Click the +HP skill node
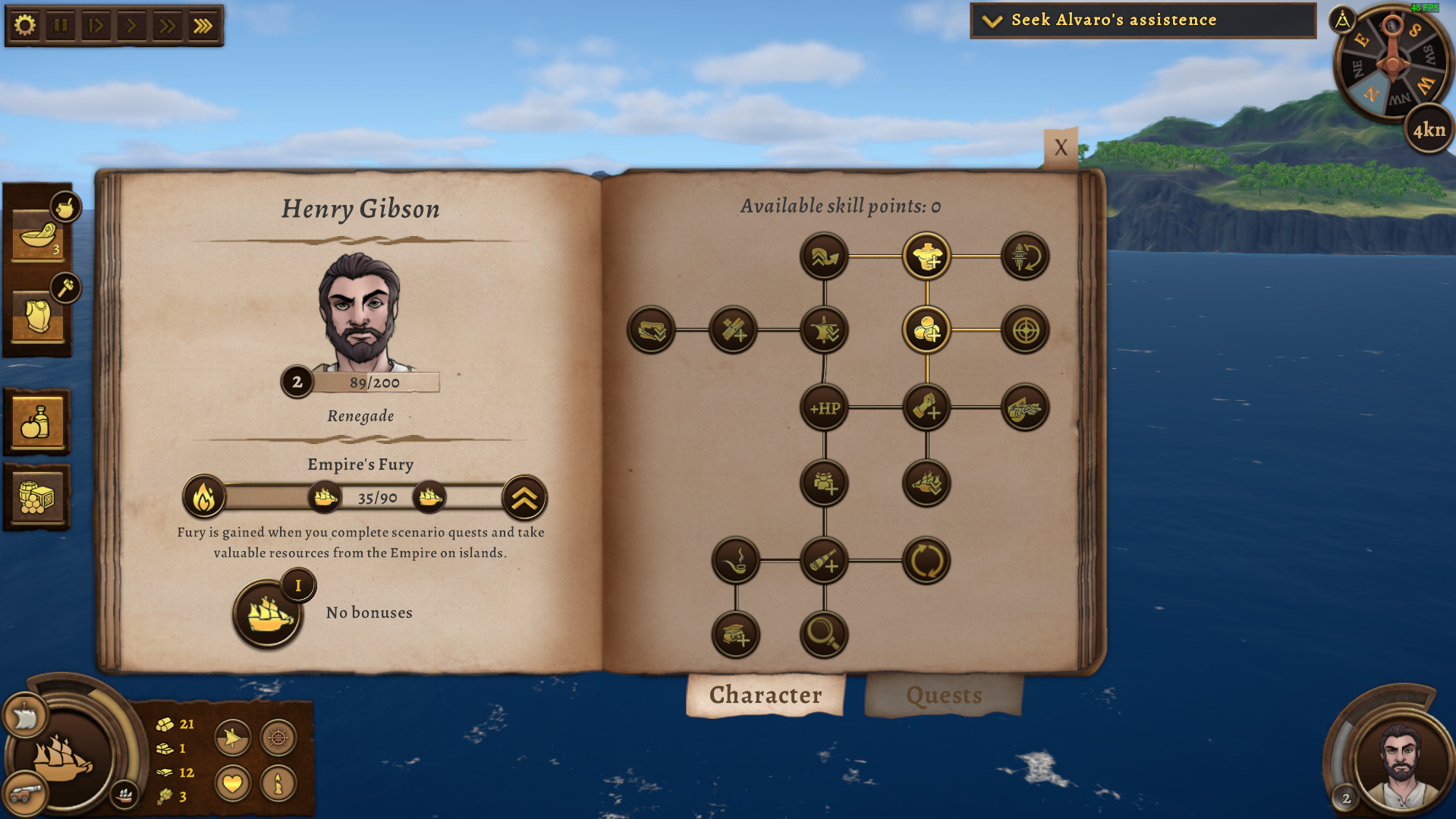The width and height of the screenshot is (1456, 819). 822,408
